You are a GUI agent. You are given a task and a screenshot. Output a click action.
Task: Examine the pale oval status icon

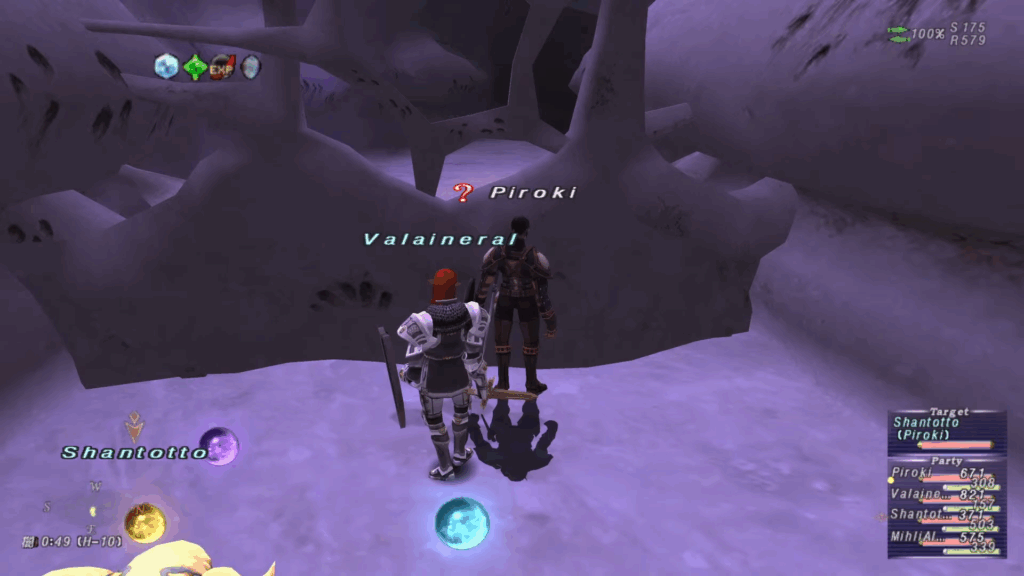click(x=250, y=67)
